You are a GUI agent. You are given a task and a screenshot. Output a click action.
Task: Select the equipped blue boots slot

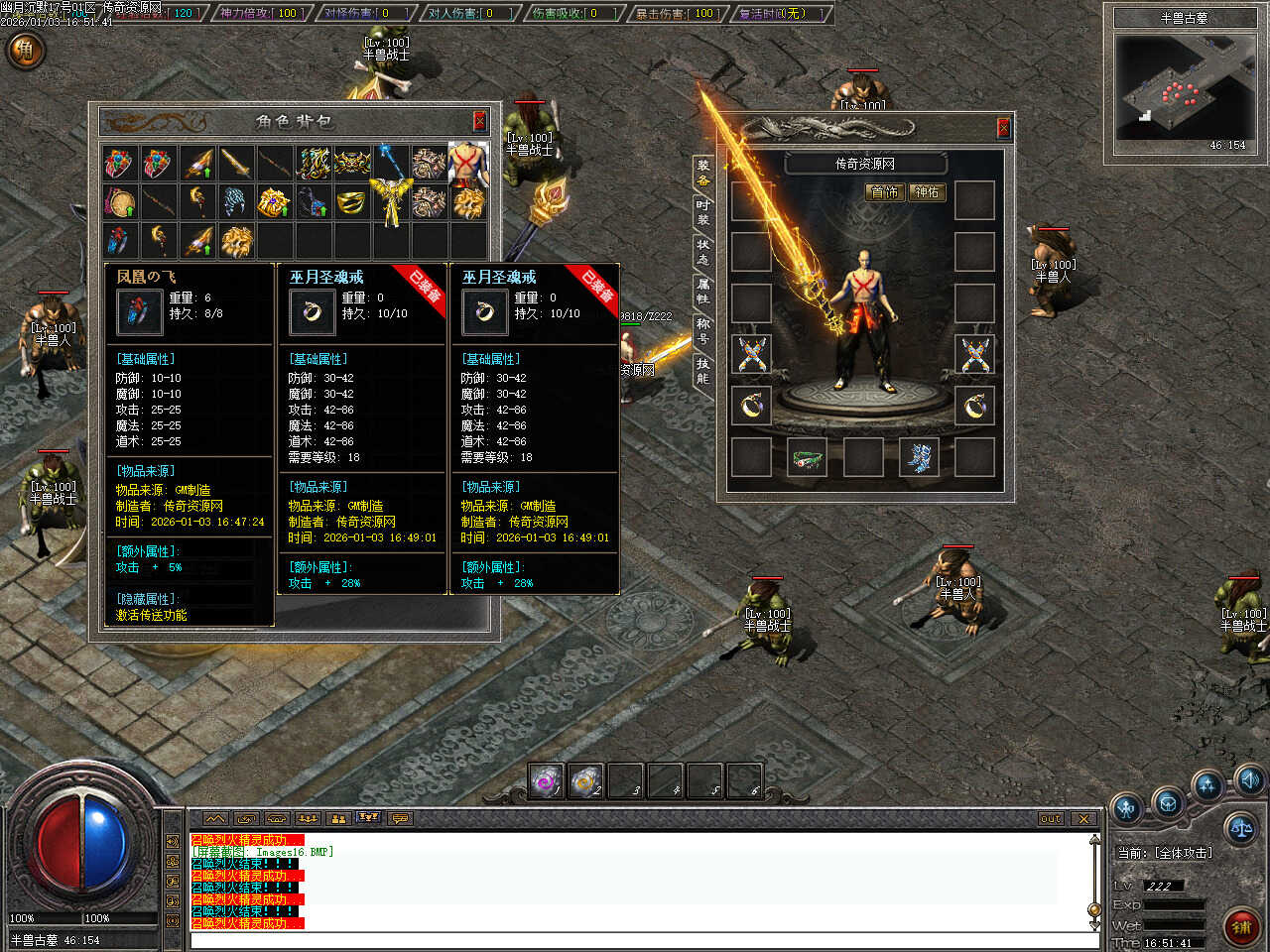click(x=919, y=458)
